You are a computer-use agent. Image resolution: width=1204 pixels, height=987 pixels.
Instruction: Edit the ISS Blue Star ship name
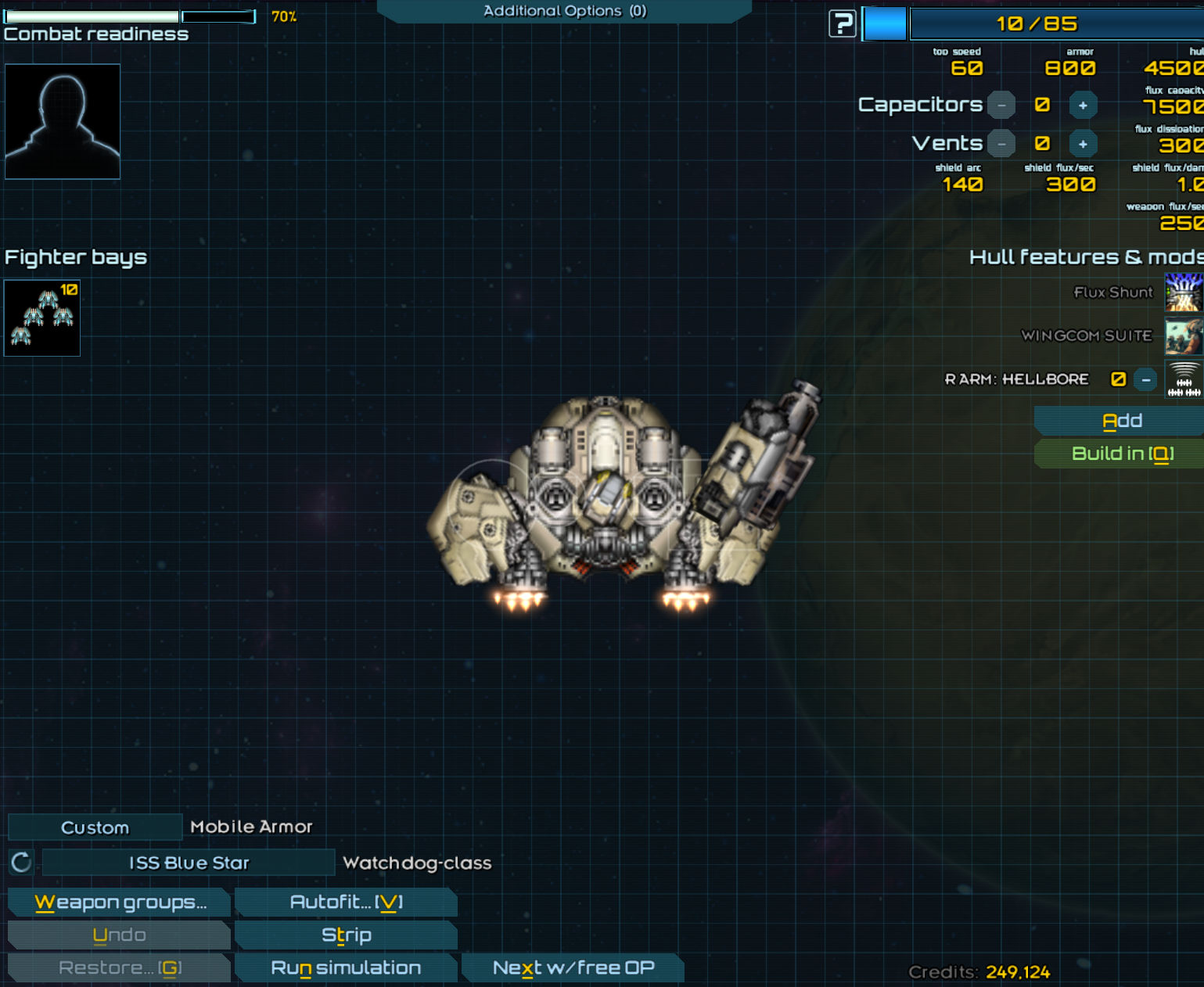tap(189, 863)
